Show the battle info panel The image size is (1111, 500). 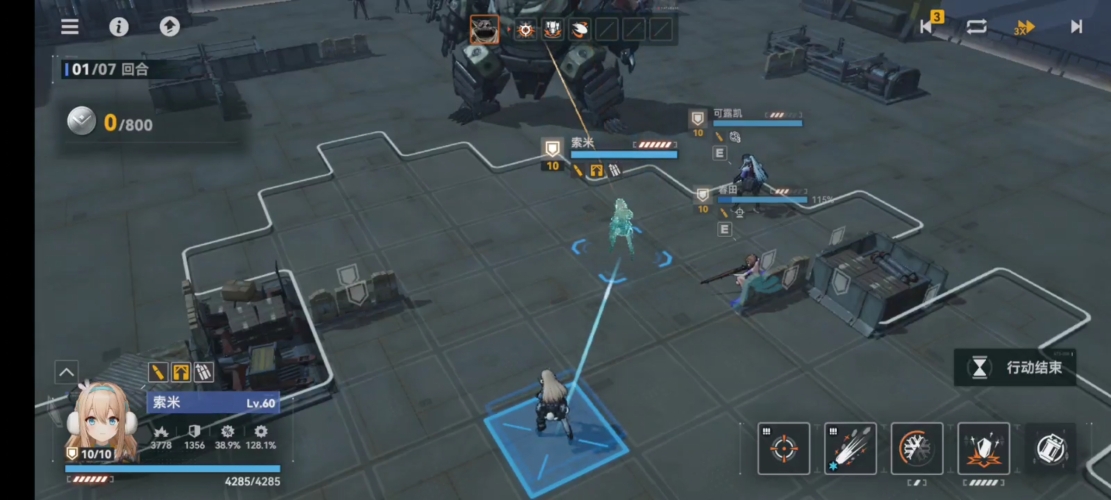point(119,27)
